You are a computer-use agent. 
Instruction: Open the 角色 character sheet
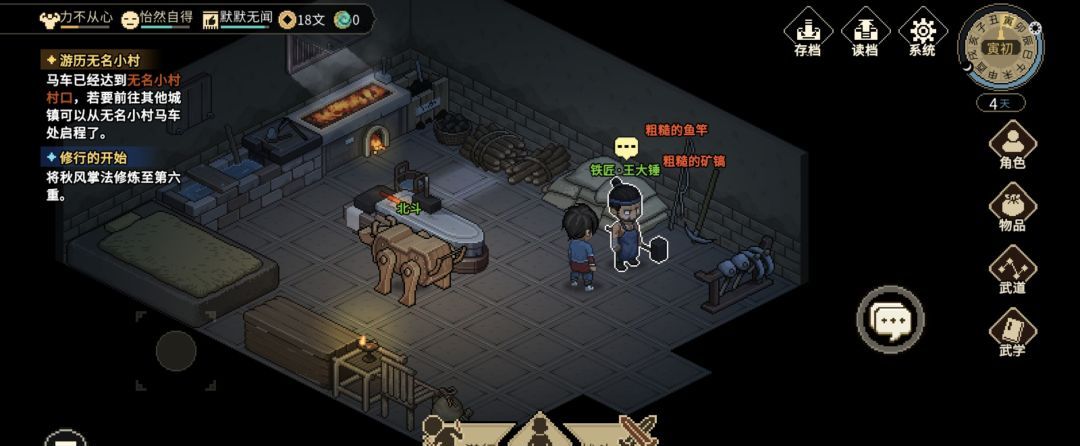point(1012,145)
